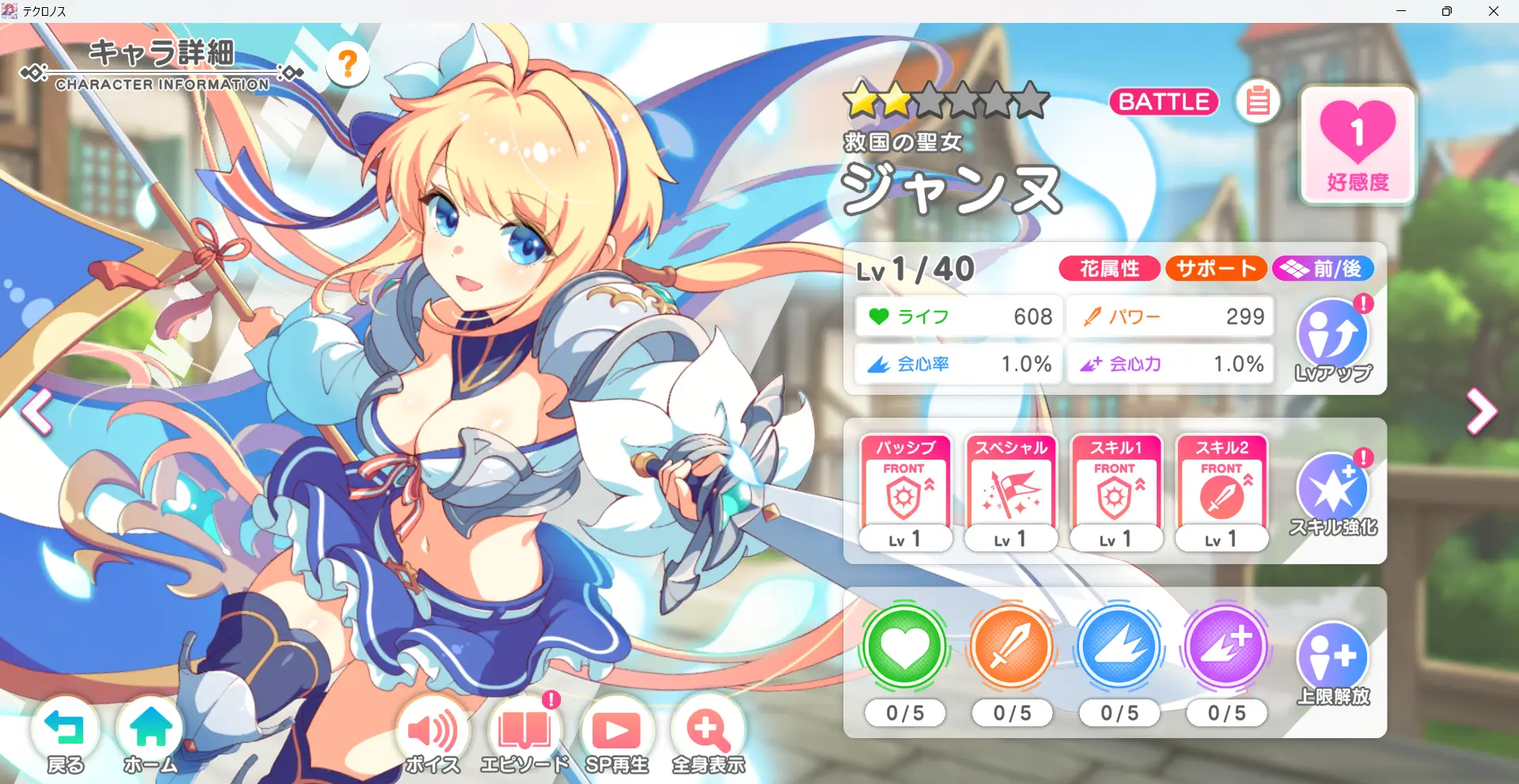The width and height of the screenshot is (1519, 784).
Task: Open the clipboard notes icon
Action: click(1258, 102)
